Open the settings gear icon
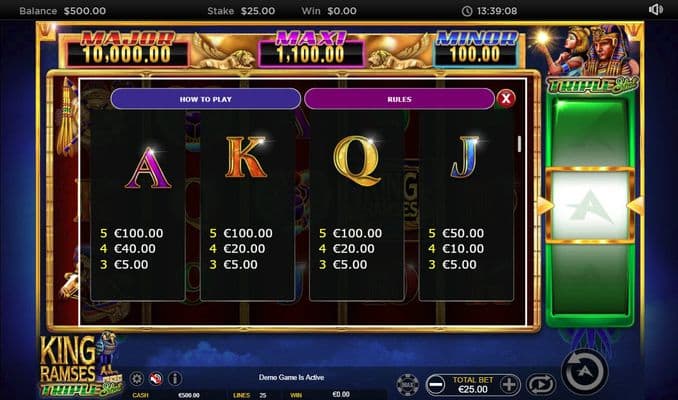Screen dimensions: 678x400 coord(138,379)
